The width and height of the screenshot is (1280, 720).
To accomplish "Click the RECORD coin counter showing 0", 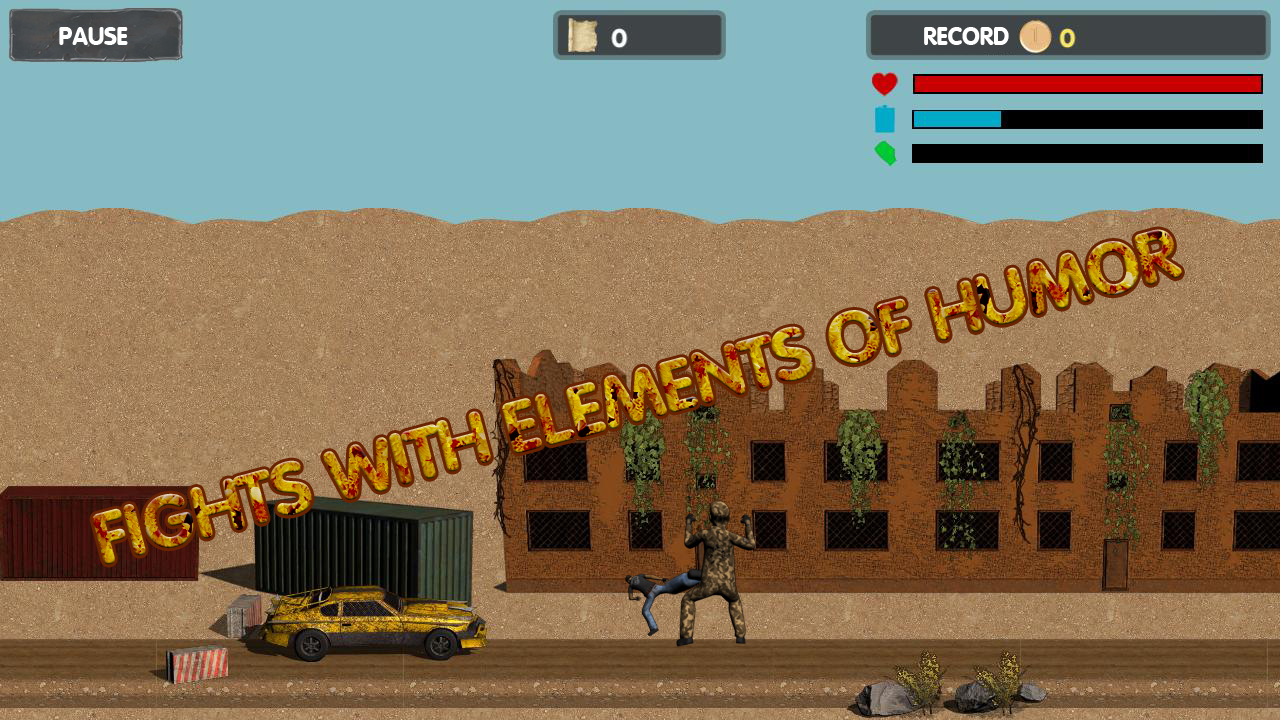I will (x=1068, y=38).
